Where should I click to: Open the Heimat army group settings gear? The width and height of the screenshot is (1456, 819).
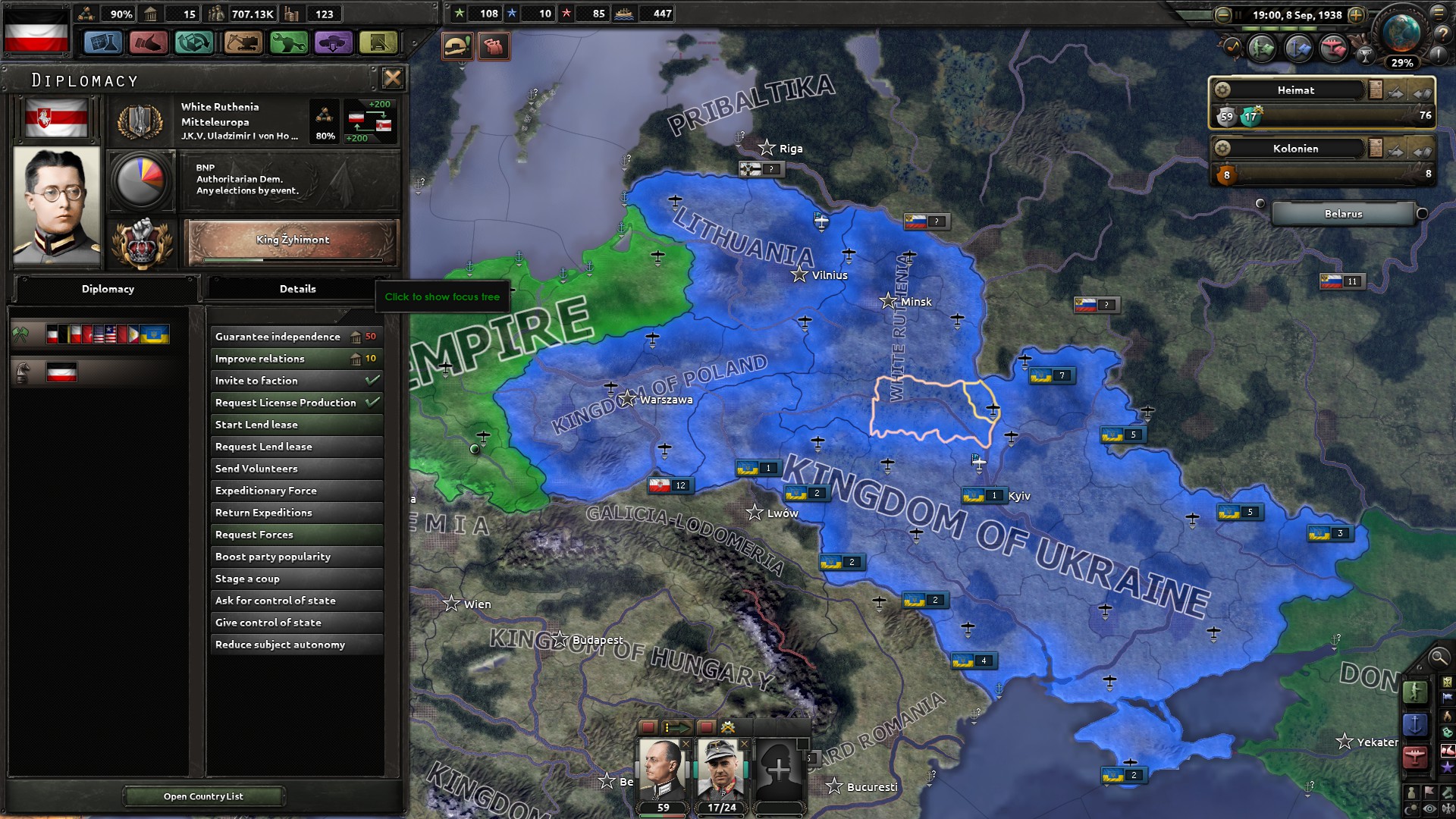tap(1222, 90)
